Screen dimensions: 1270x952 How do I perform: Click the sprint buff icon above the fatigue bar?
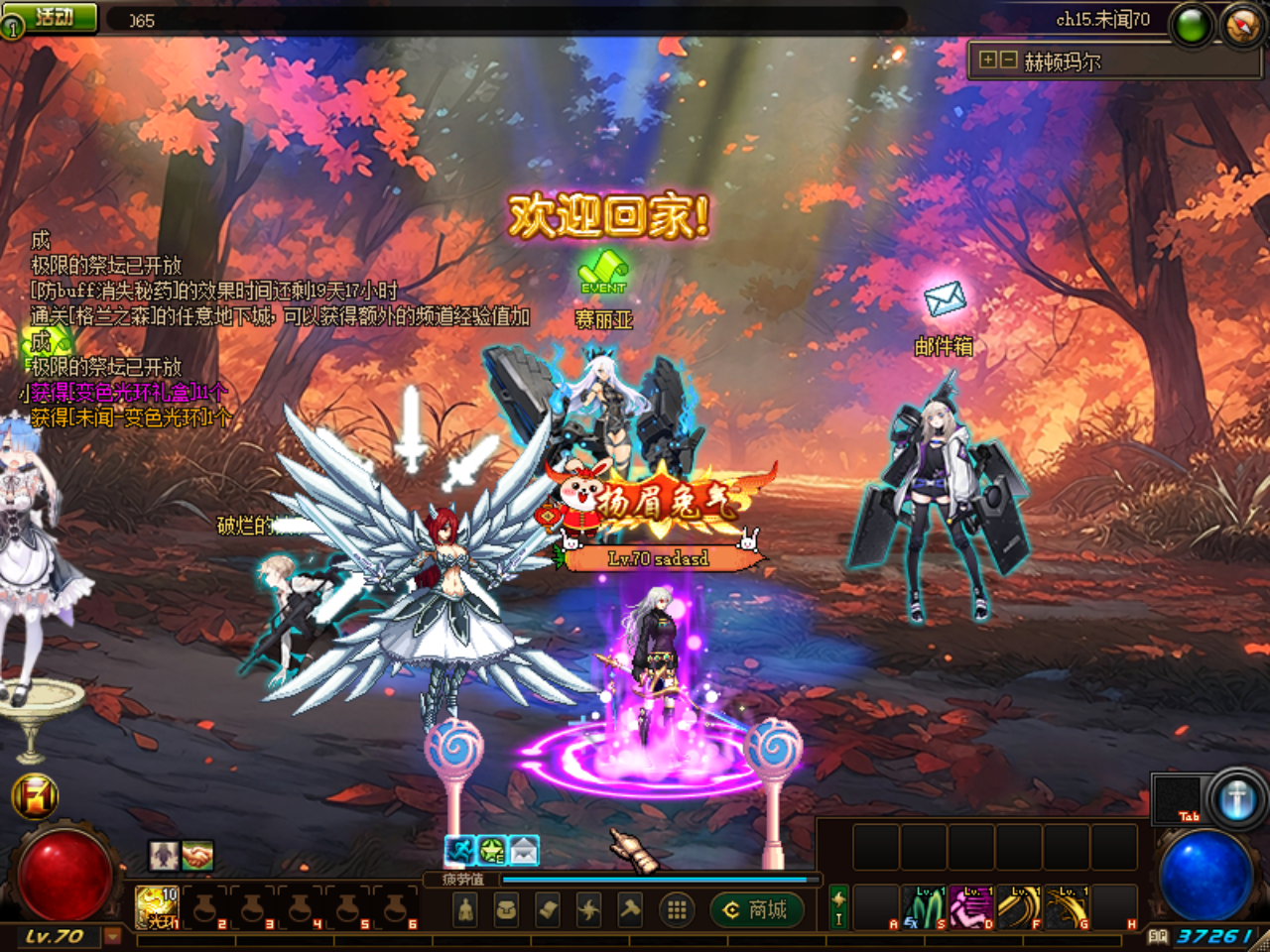pyautogui.click(x=459, y=849)
